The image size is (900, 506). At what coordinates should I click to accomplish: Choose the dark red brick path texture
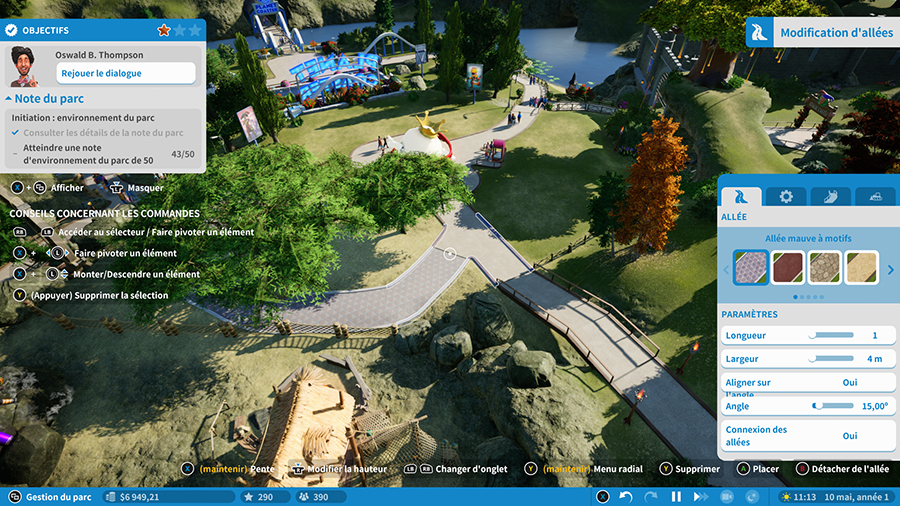pos(788,268)
